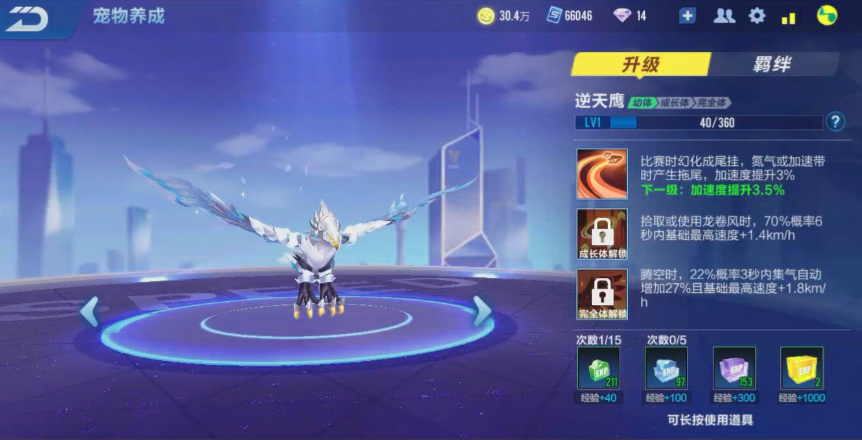Select the orange tail-trail skill icon

[x=602, y=174]
